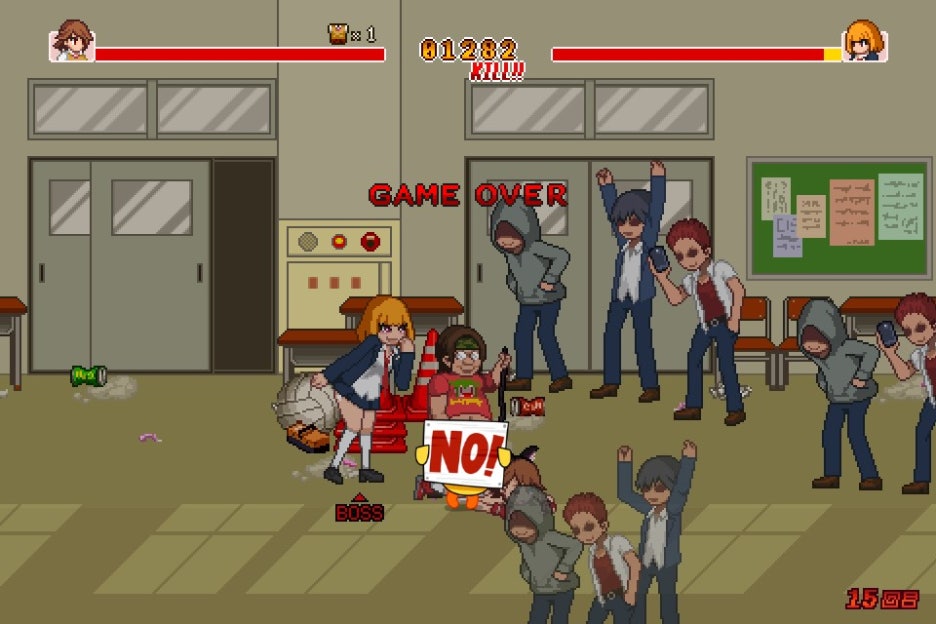This screenshot has width=936, height=624.
Task: Click the NO! sign
Action: coord(465,454)
